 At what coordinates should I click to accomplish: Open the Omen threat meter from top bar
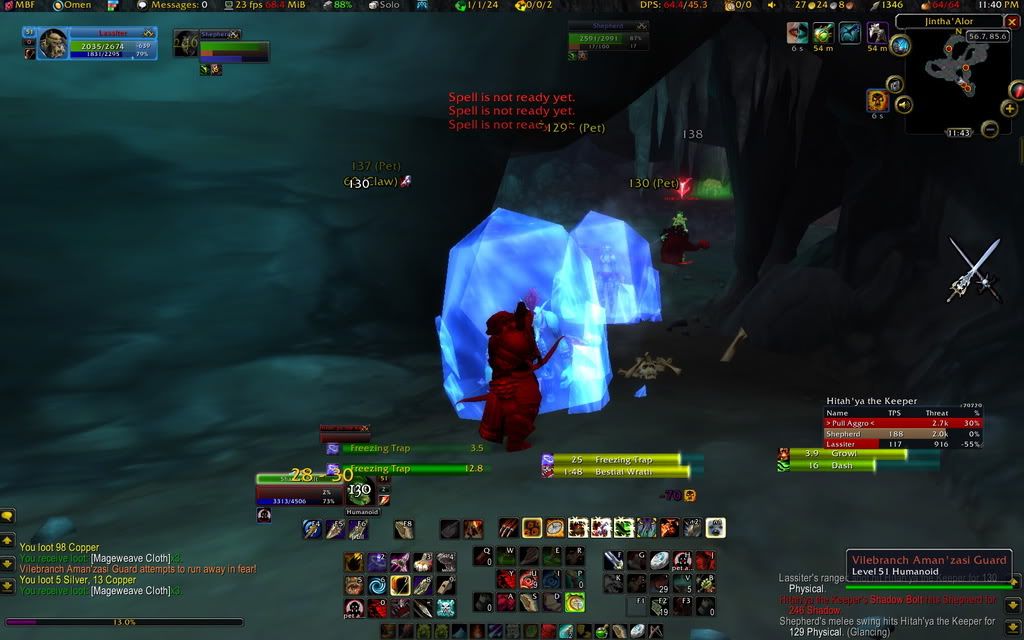tap(72, 5)
